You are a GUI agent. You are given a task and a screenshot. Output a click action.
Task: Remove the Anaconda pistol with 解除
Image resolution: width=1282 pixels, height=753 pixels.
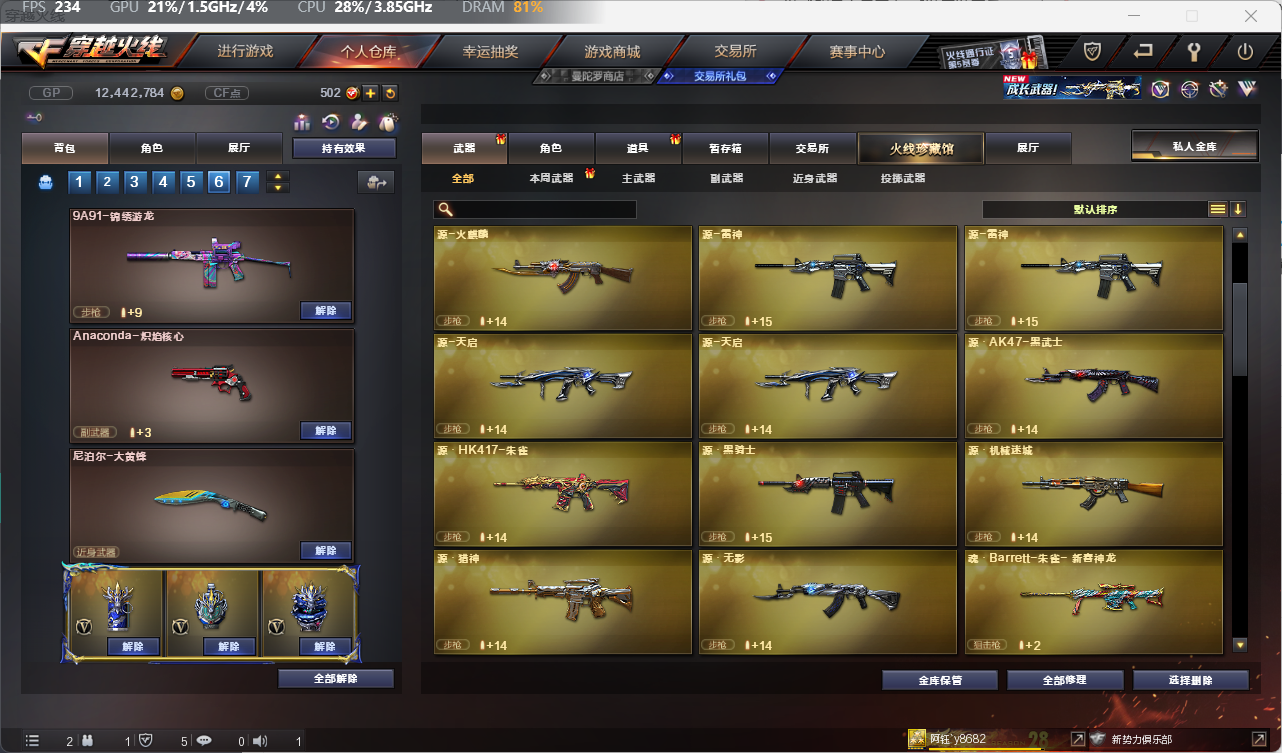coord(326,431)
